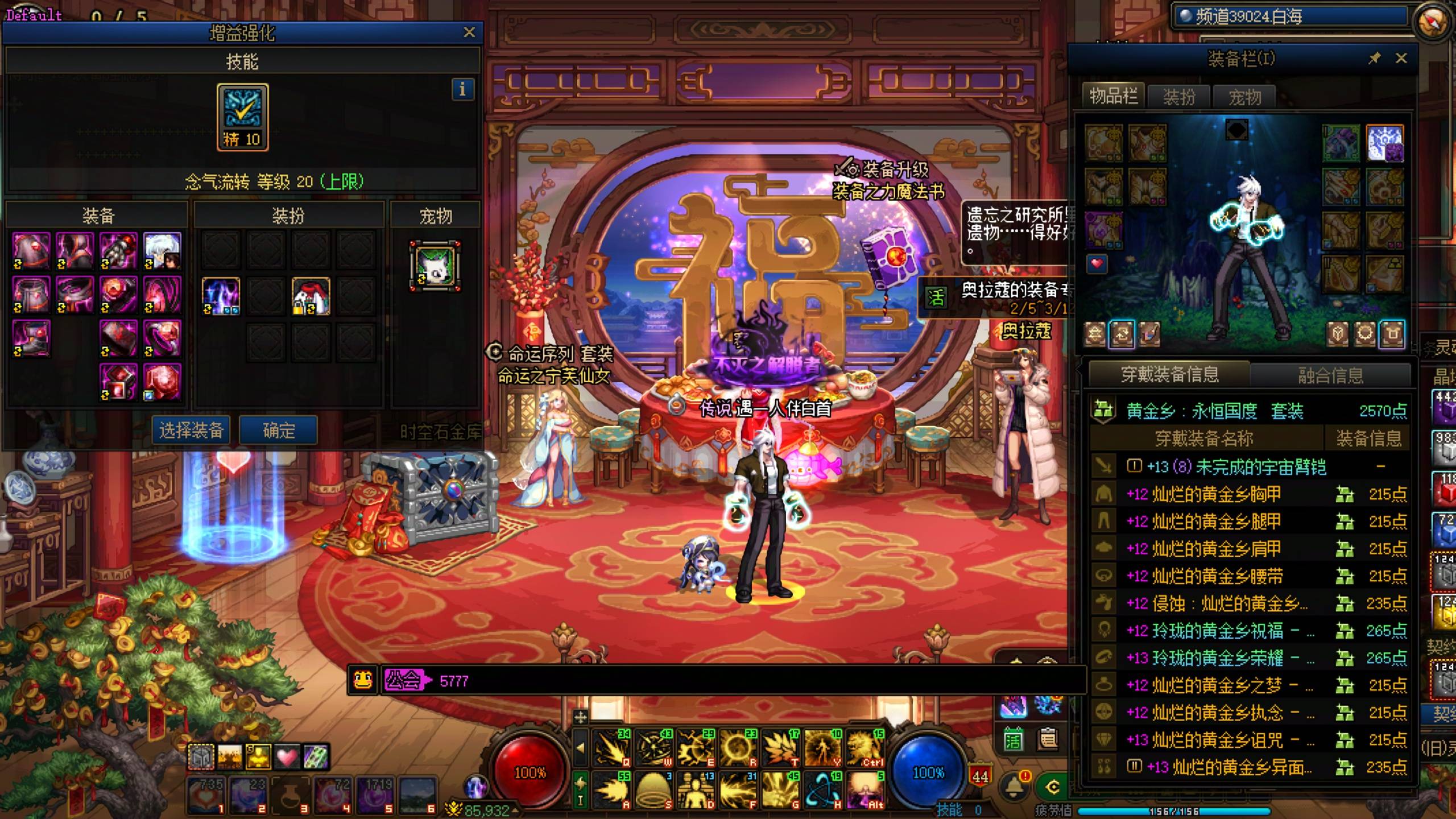
Task: Select the 穿戴装备信息 worn equipment tab
Action: point(1169,374)
